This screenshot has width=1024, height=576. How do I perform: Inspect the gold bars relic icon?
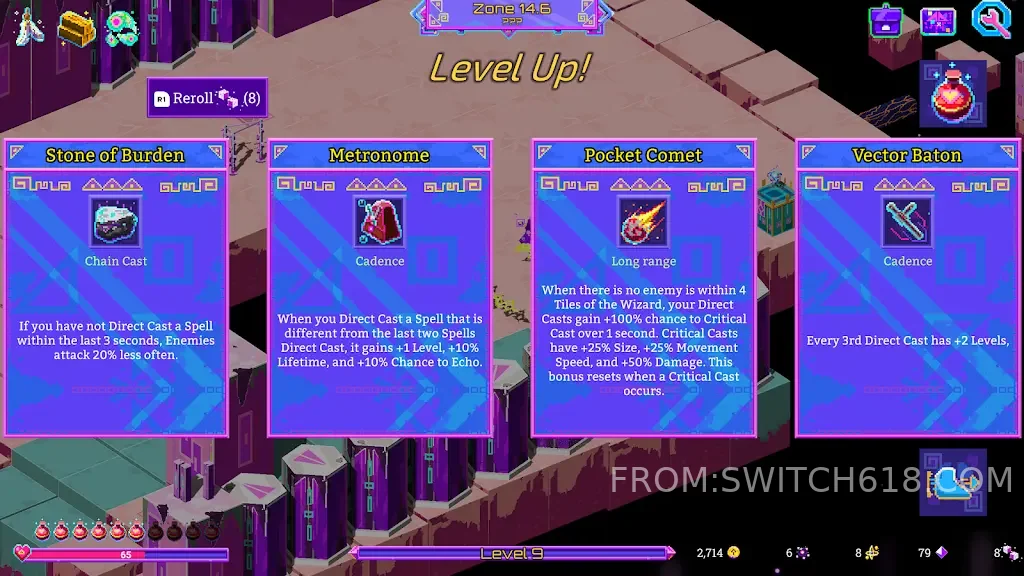click(76, 28)
